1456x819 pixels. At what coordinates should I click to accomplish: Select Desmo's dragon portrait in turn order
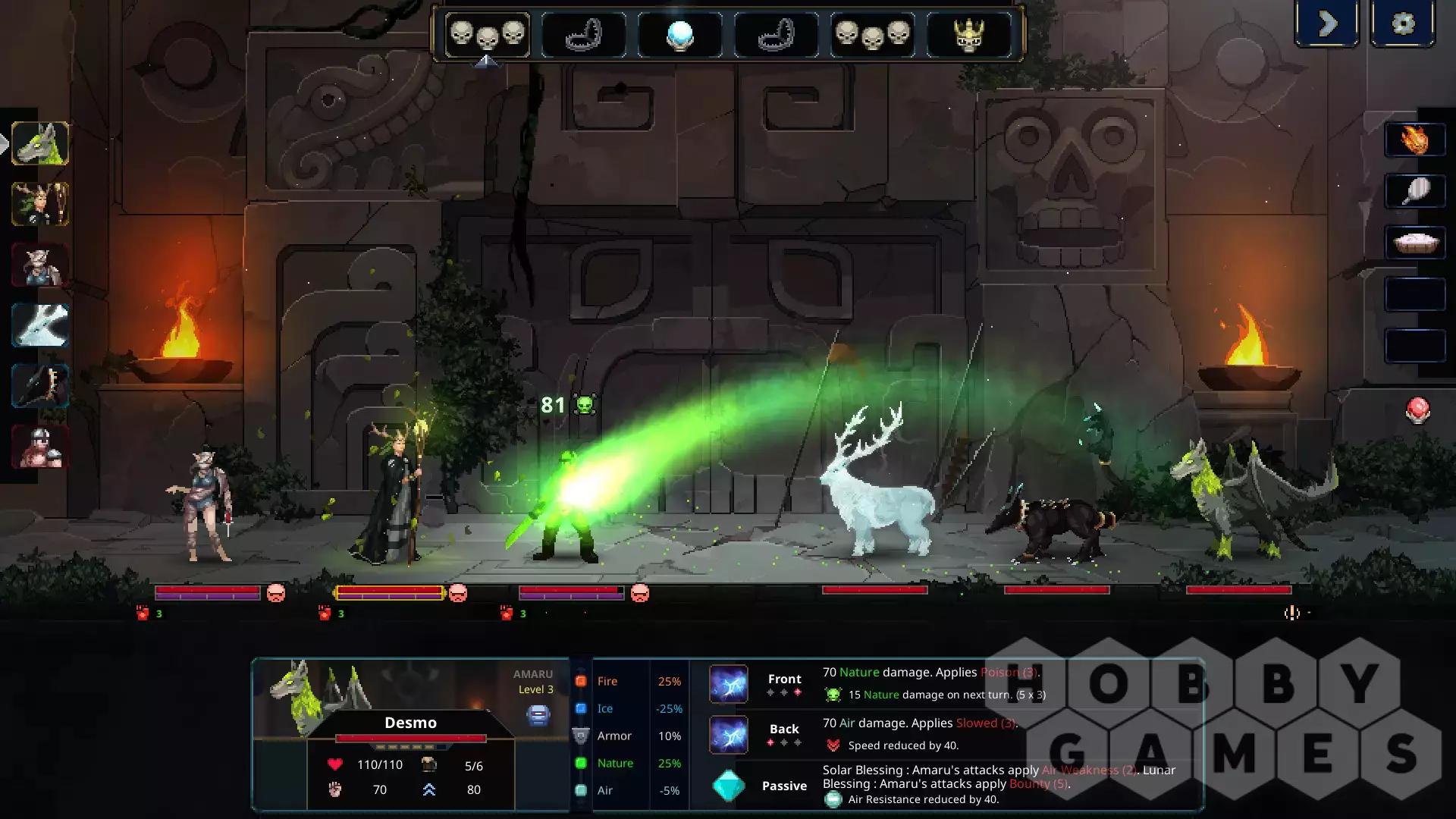40,143
